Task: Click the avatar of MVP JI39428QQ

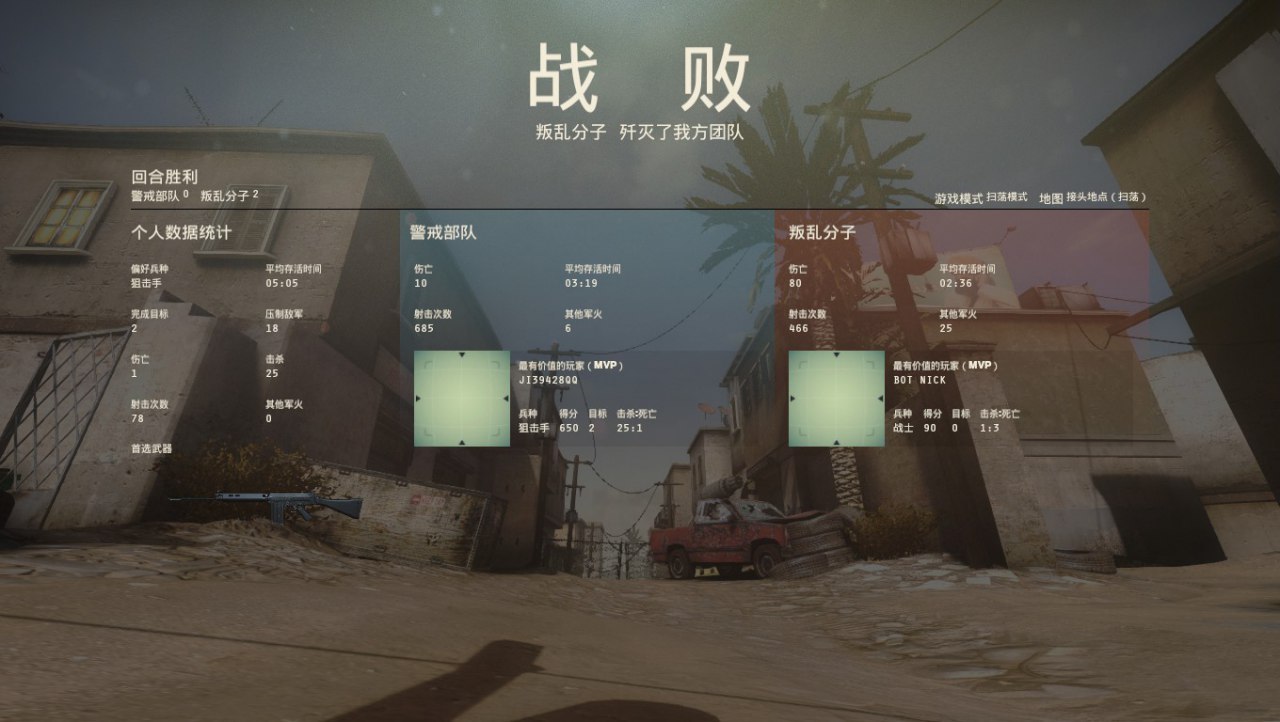Action: [462, 398]
